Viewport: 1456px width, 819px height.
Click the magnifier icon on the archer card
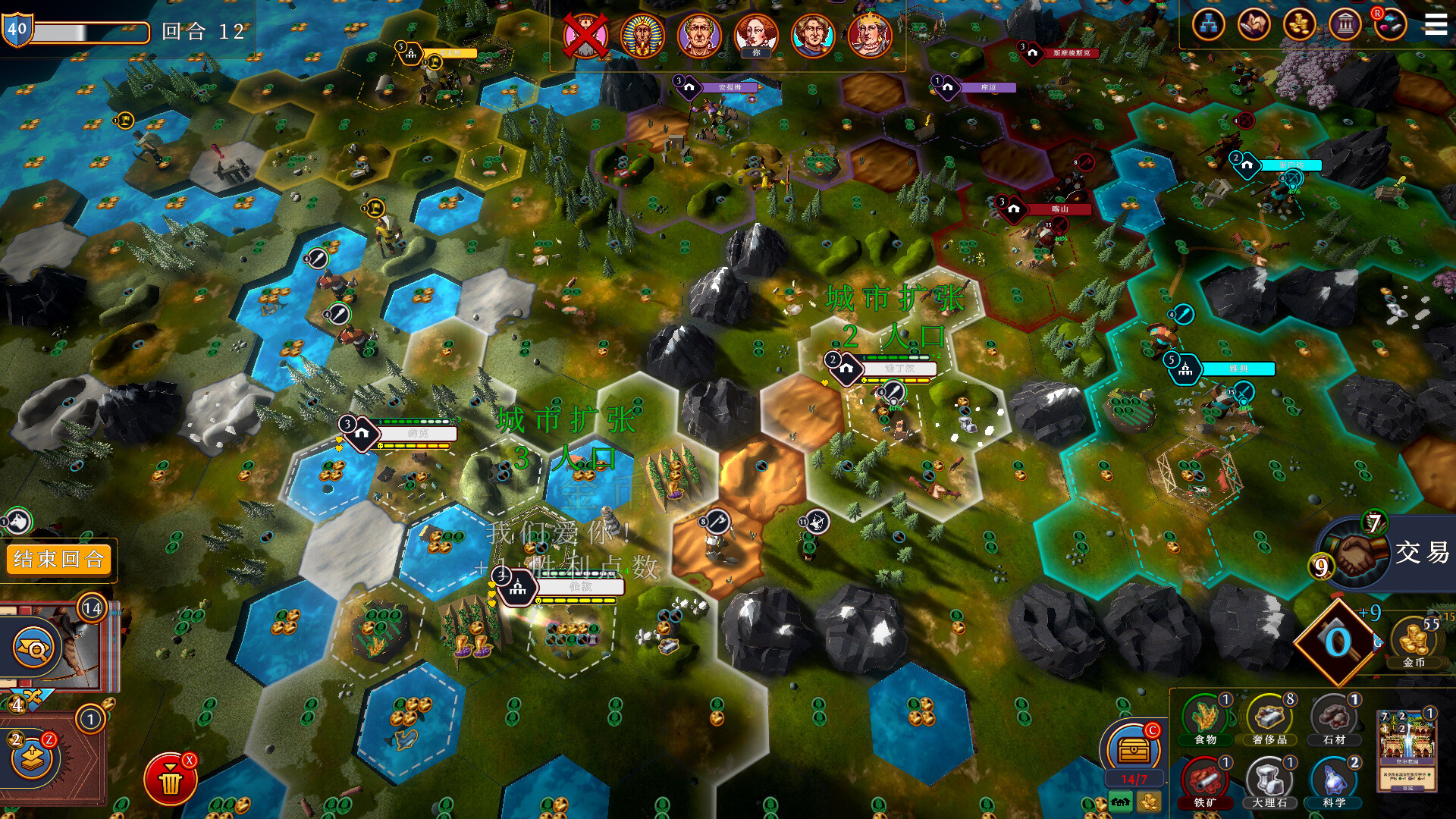tap(33, 647)
